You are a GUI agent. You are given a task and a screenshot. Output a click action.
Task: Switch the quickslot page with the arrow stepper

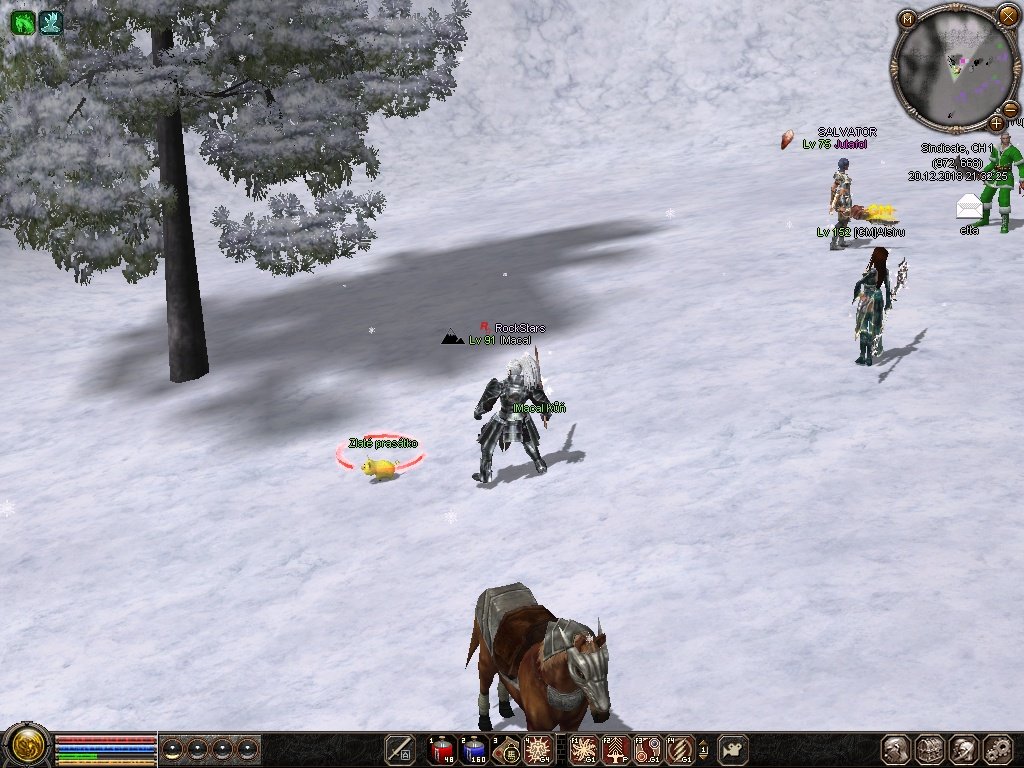tap(703, 749)
